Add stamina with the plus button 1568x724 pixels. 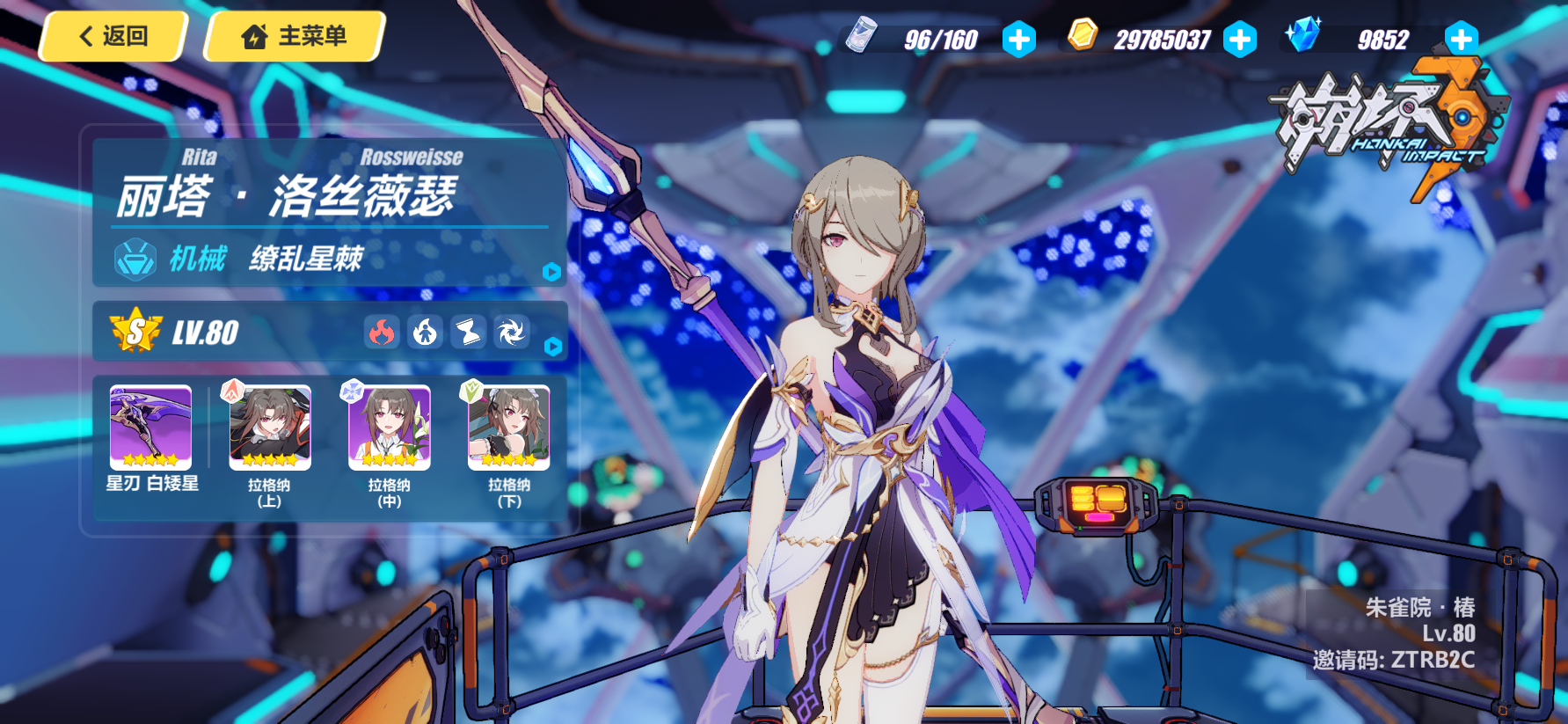[x=1018, y=40]
